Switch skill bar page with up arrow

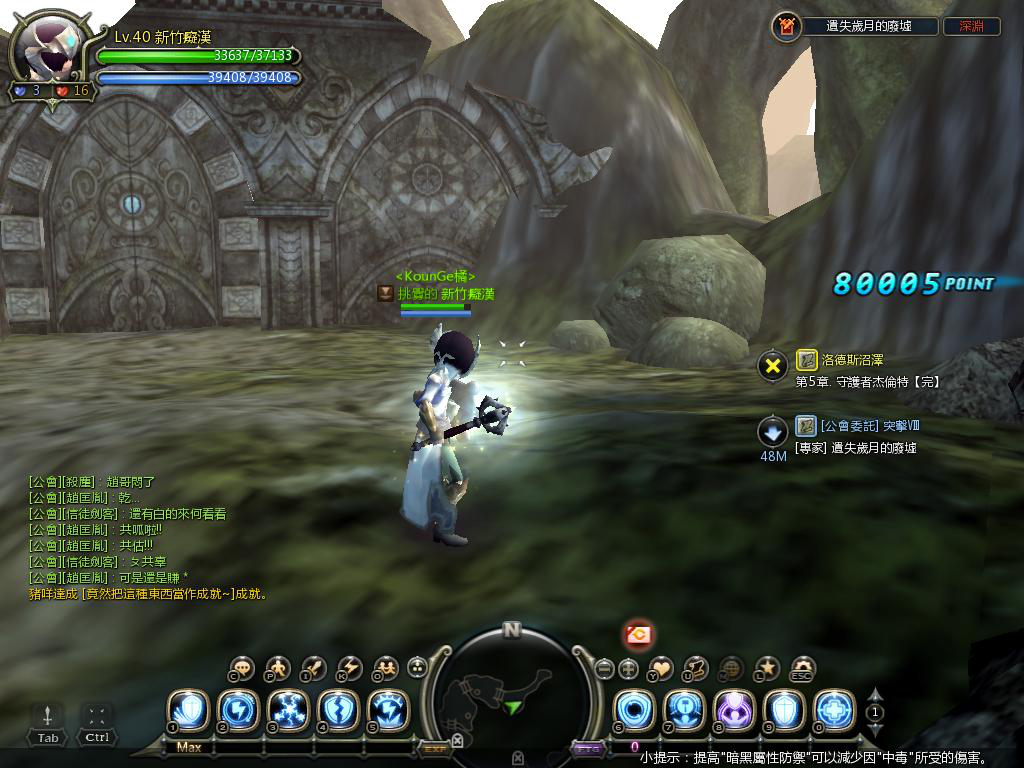pyautogui.click(x=875, y=695)
